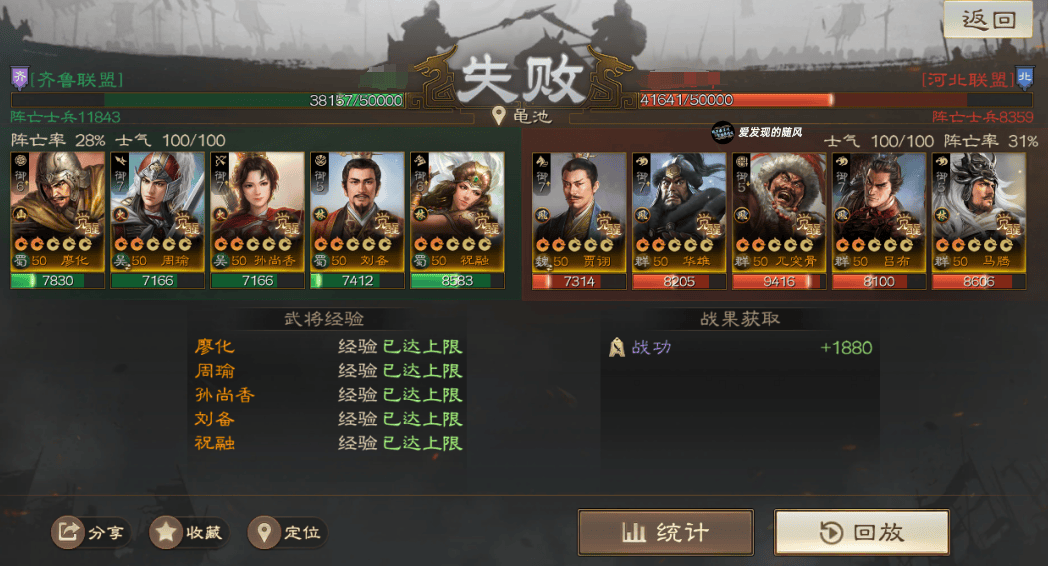Click the 黾池 location marker
The image size is (1048, 566).
523,116
